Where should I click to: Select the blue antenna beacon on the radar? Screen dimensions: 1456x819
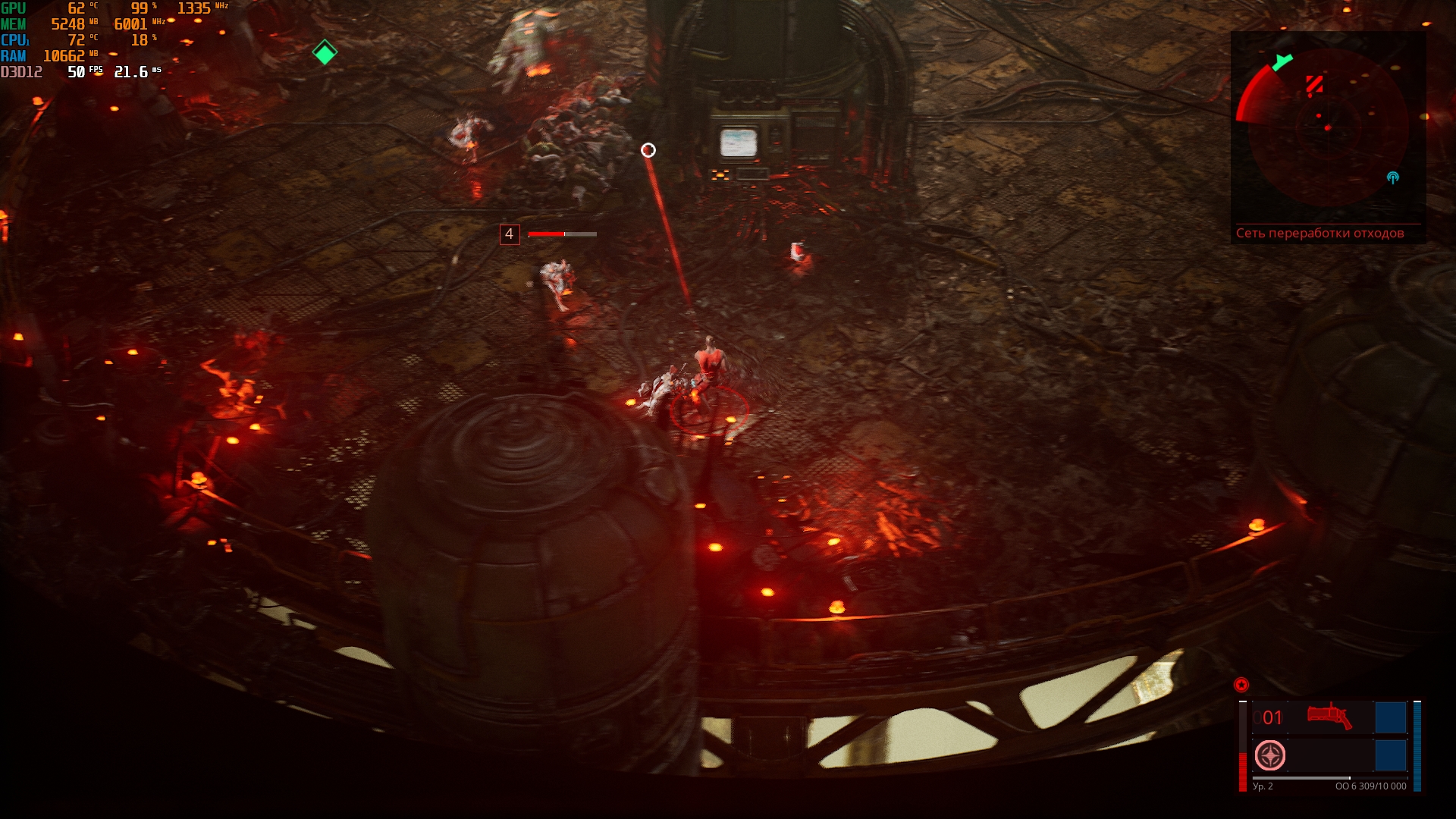pos(1392,177)
